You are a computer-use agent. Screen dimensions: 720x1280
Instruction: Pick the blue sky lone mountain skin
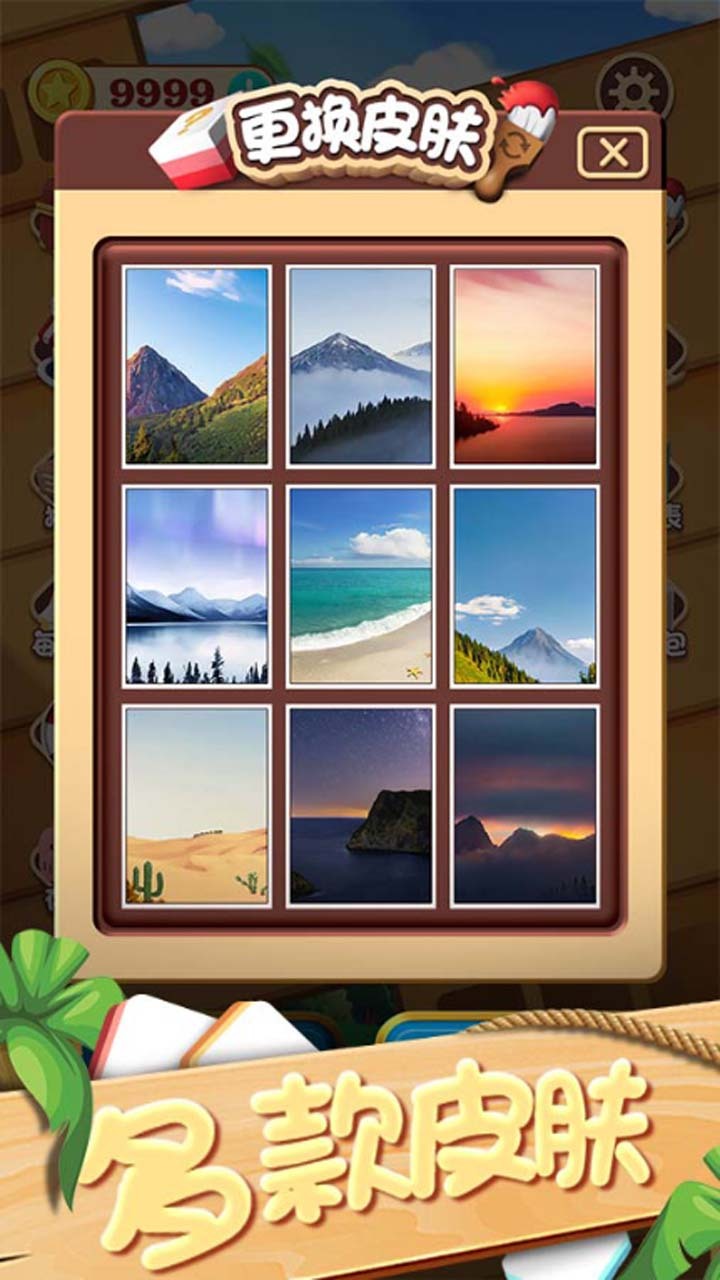point(525,586)
